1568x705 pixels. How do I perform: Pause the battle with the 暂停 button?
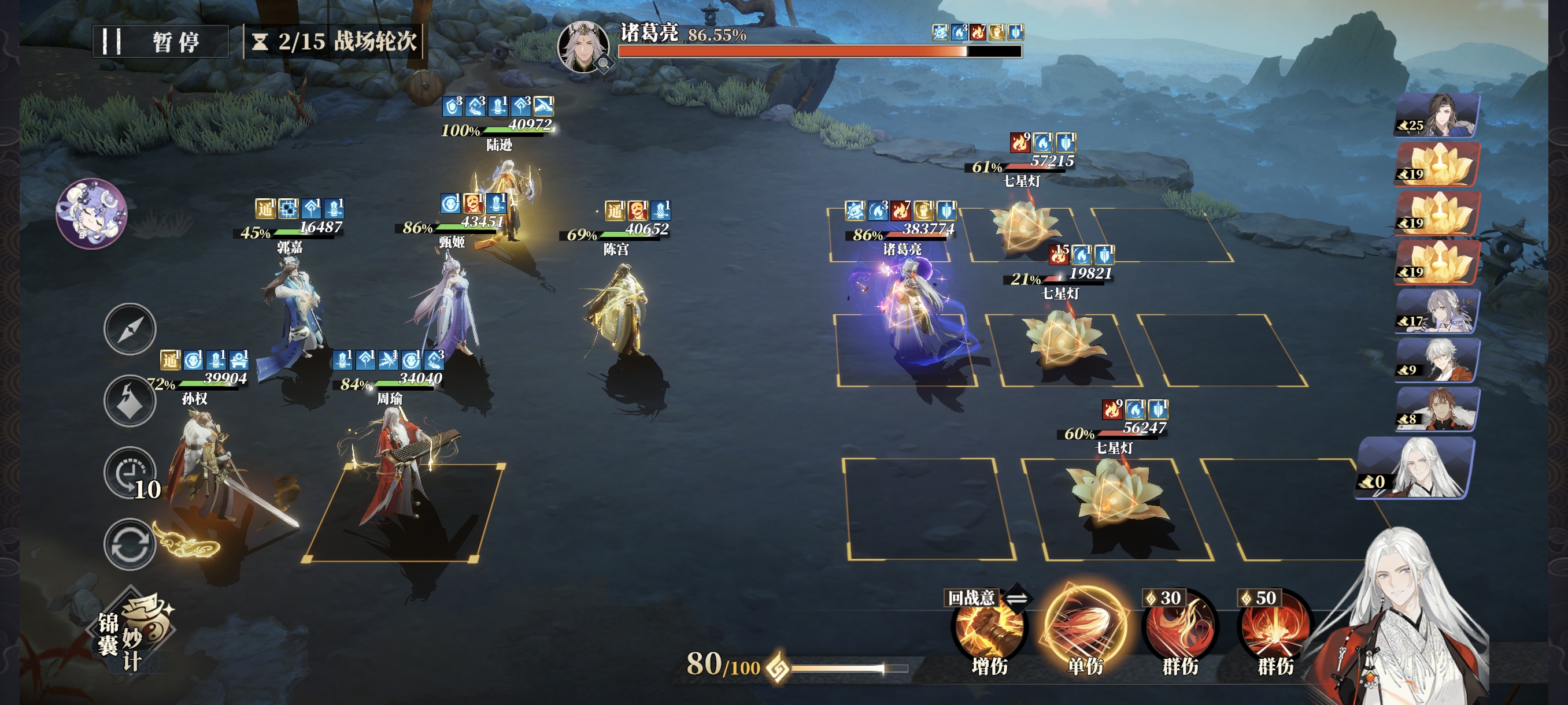coord(160,42)
